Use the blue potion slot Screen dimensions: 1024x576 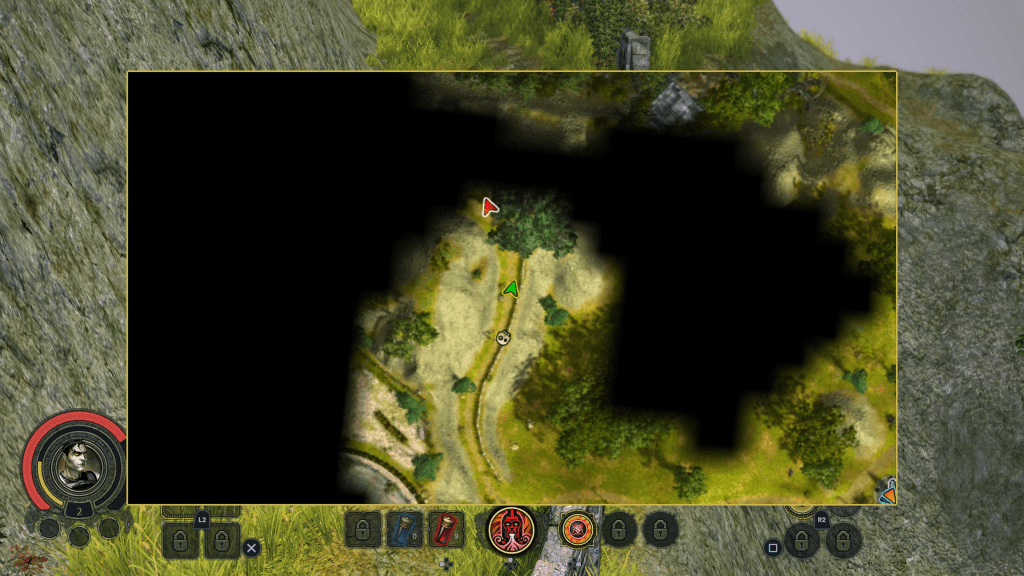coord(404,529)
